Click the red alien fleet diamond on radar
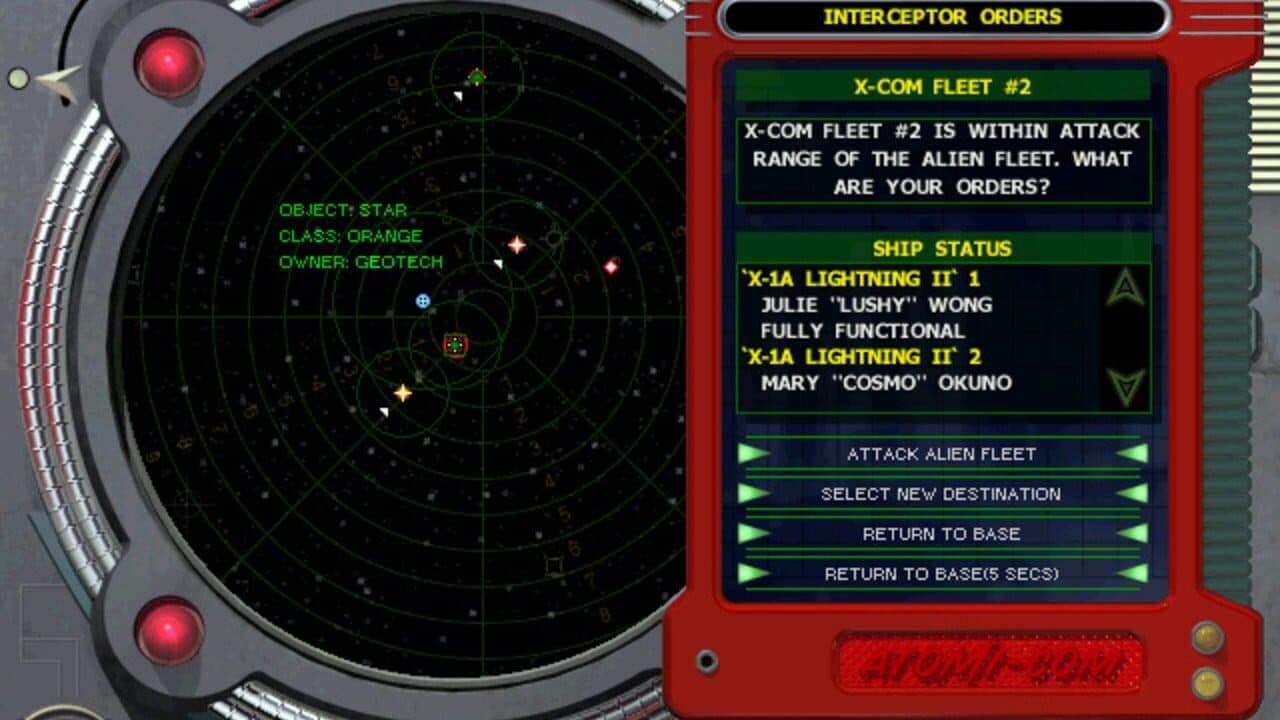Viewport: 1280px width, 720px height. pos(613,266)
